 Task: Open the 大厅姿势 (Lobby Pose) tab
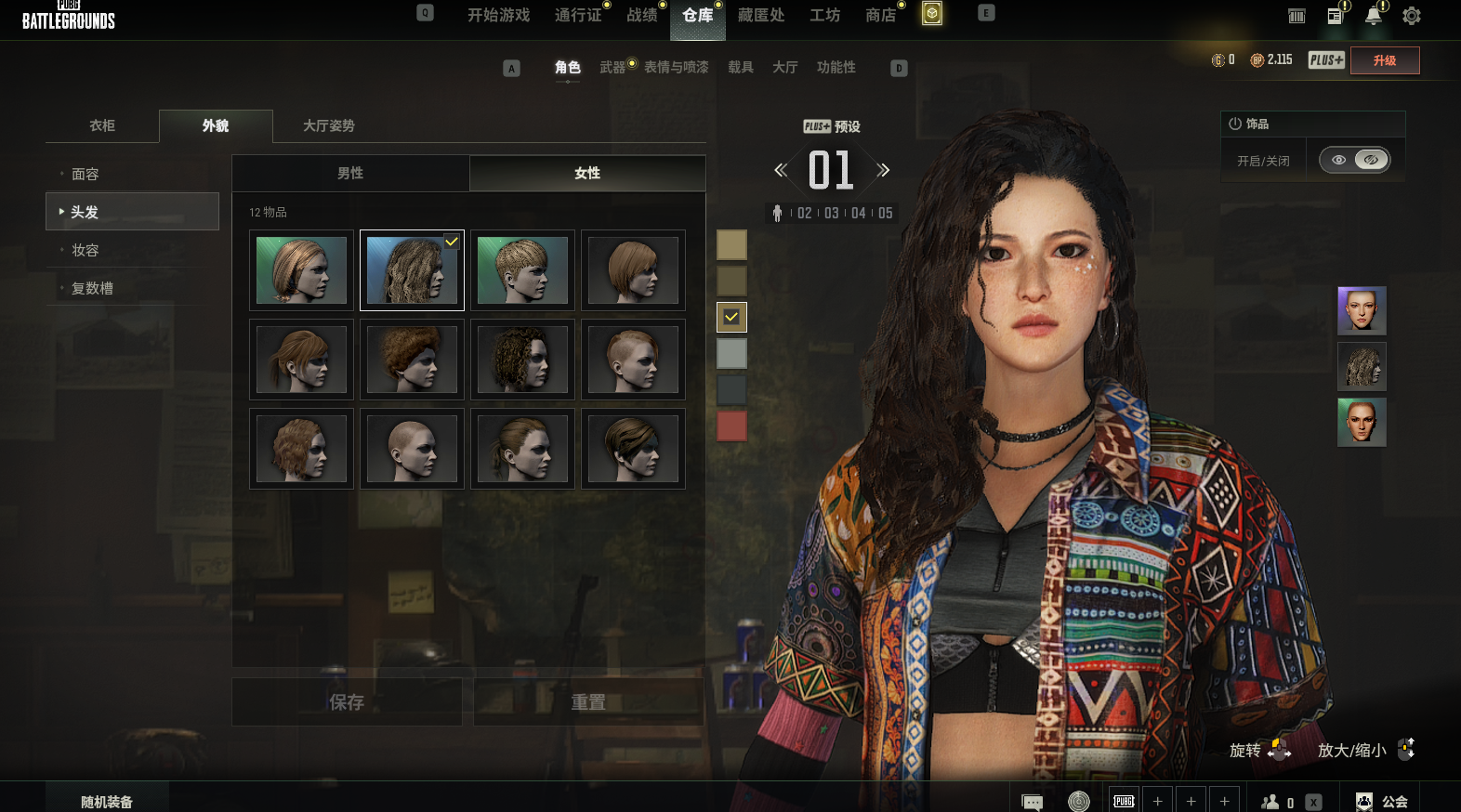[329, 126]
